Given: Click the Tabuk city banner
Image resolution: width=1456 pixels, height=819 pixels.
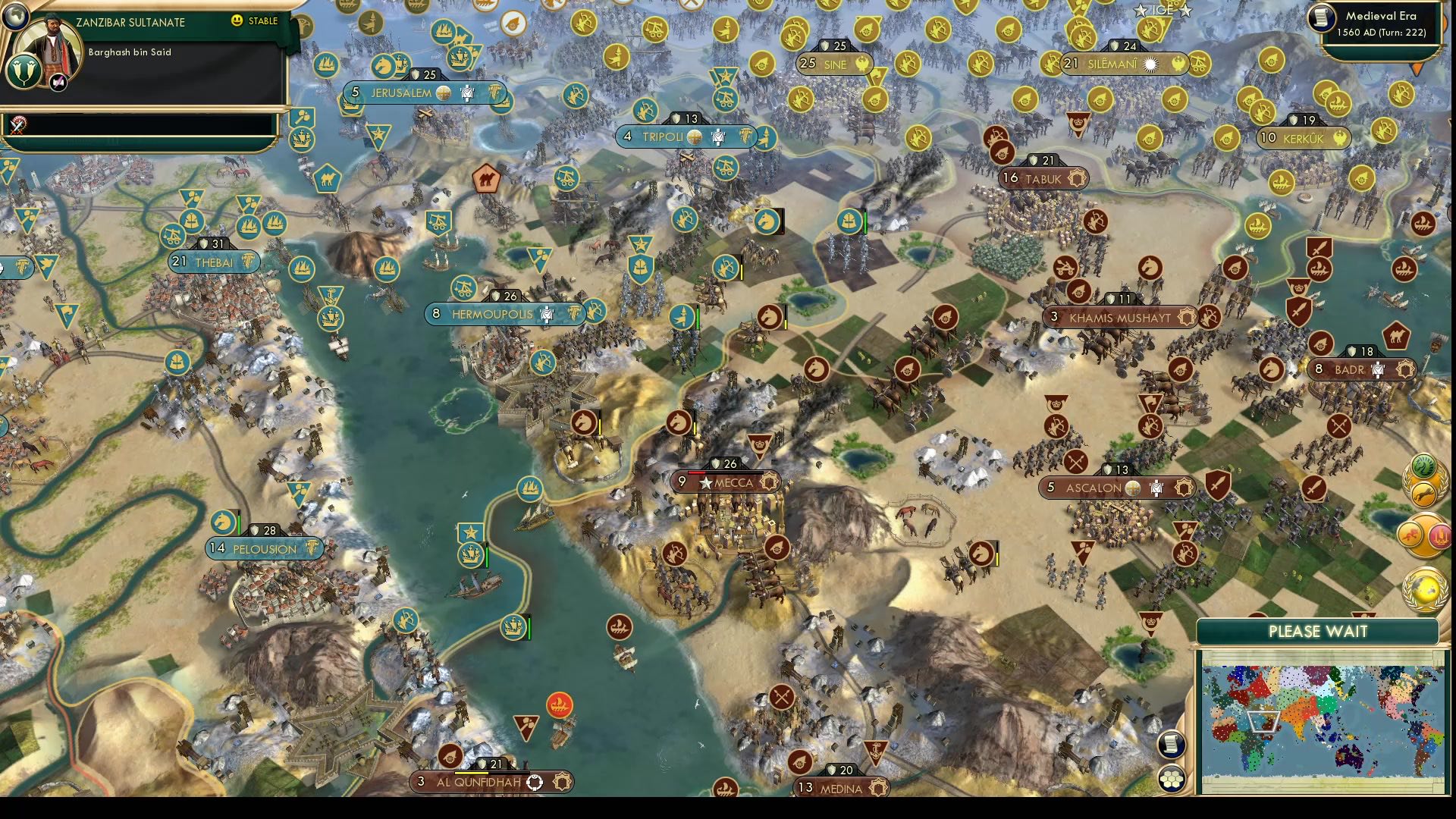Looking at the screenshot, I should coord(1043,179).
